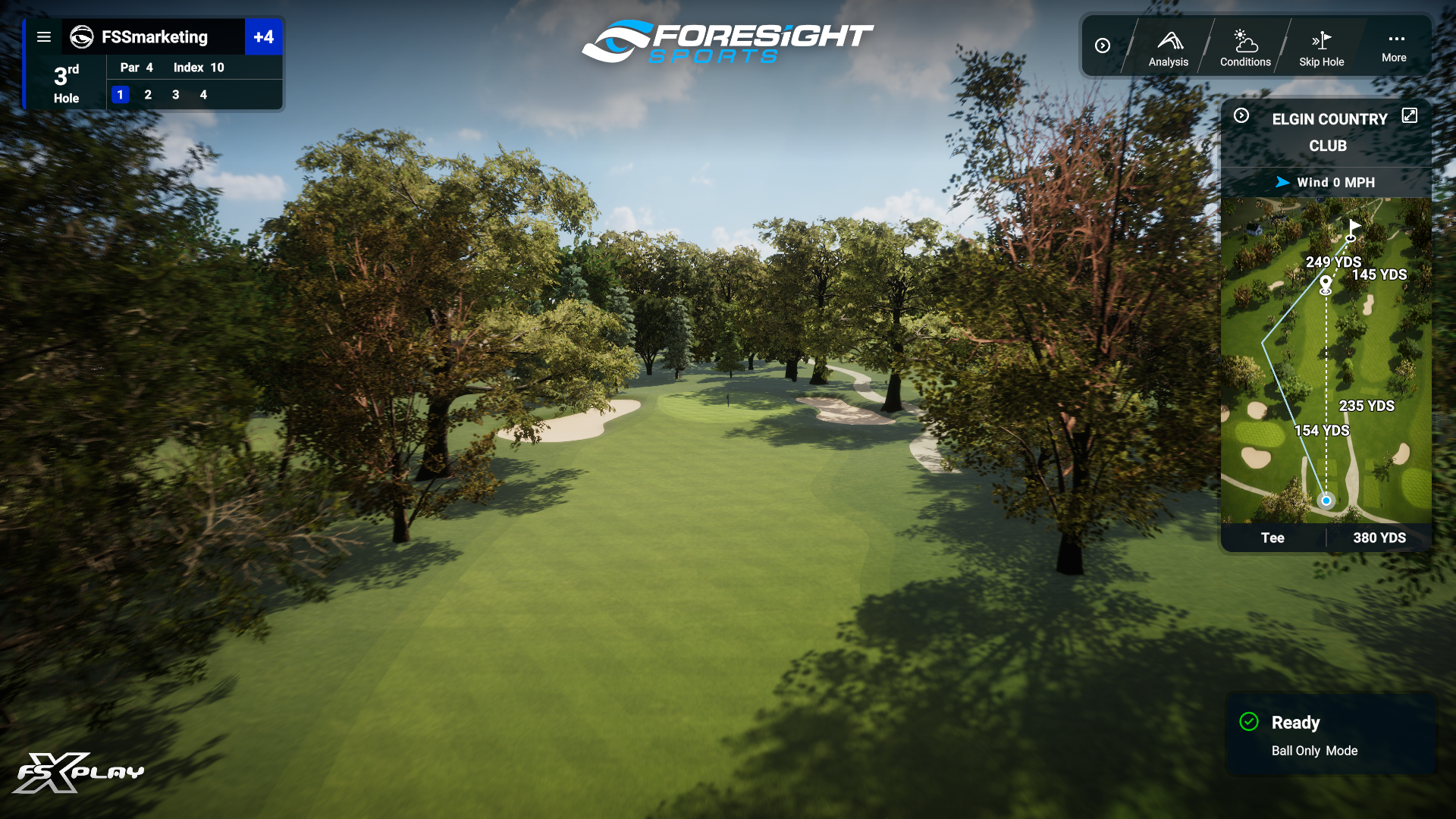Viewport: 1456px width, 819px height.
Task: Expand the course map to full size
Action: 1409,115
